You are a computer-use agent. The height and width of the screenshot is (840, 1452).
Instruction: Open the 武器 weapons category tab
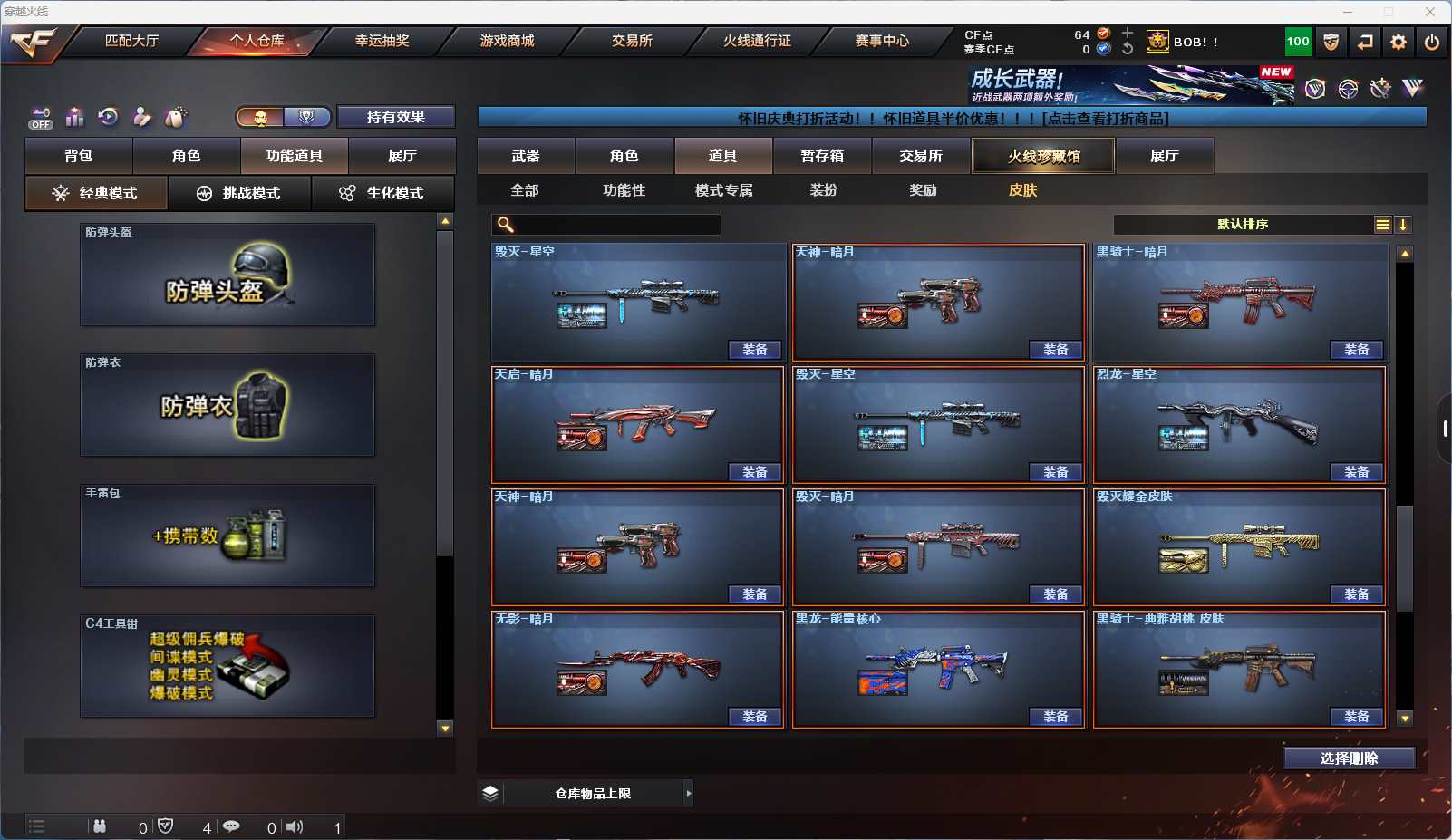pos(526,156)
